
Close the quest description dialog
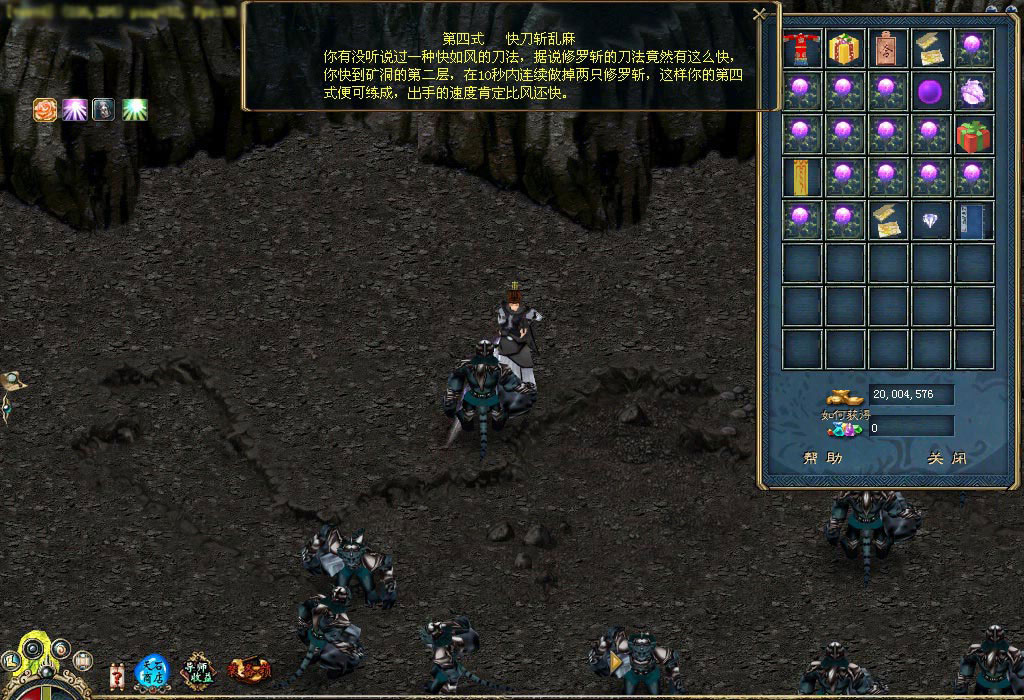pos(760,14)
